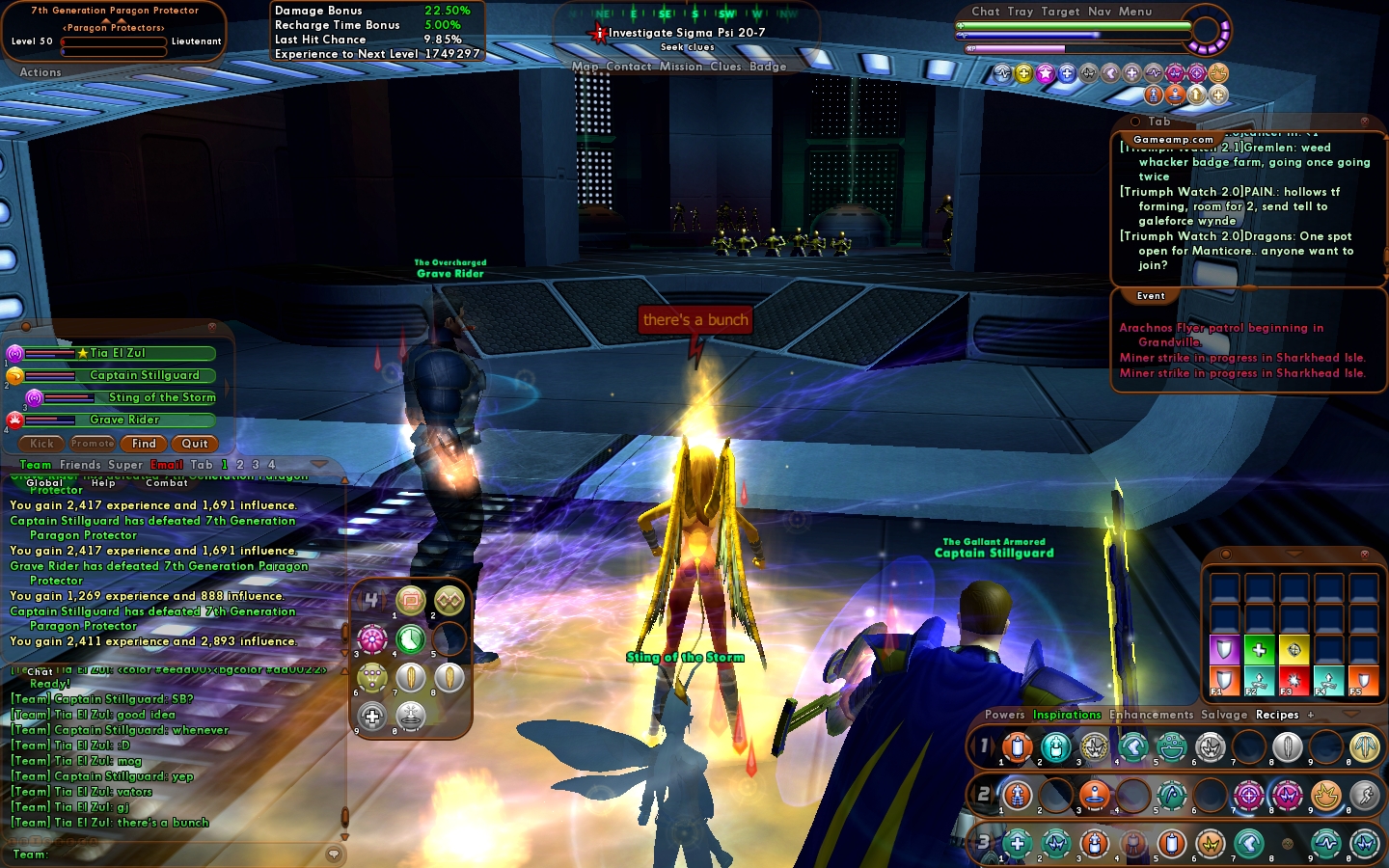Open the Clues window

[725, 67]
